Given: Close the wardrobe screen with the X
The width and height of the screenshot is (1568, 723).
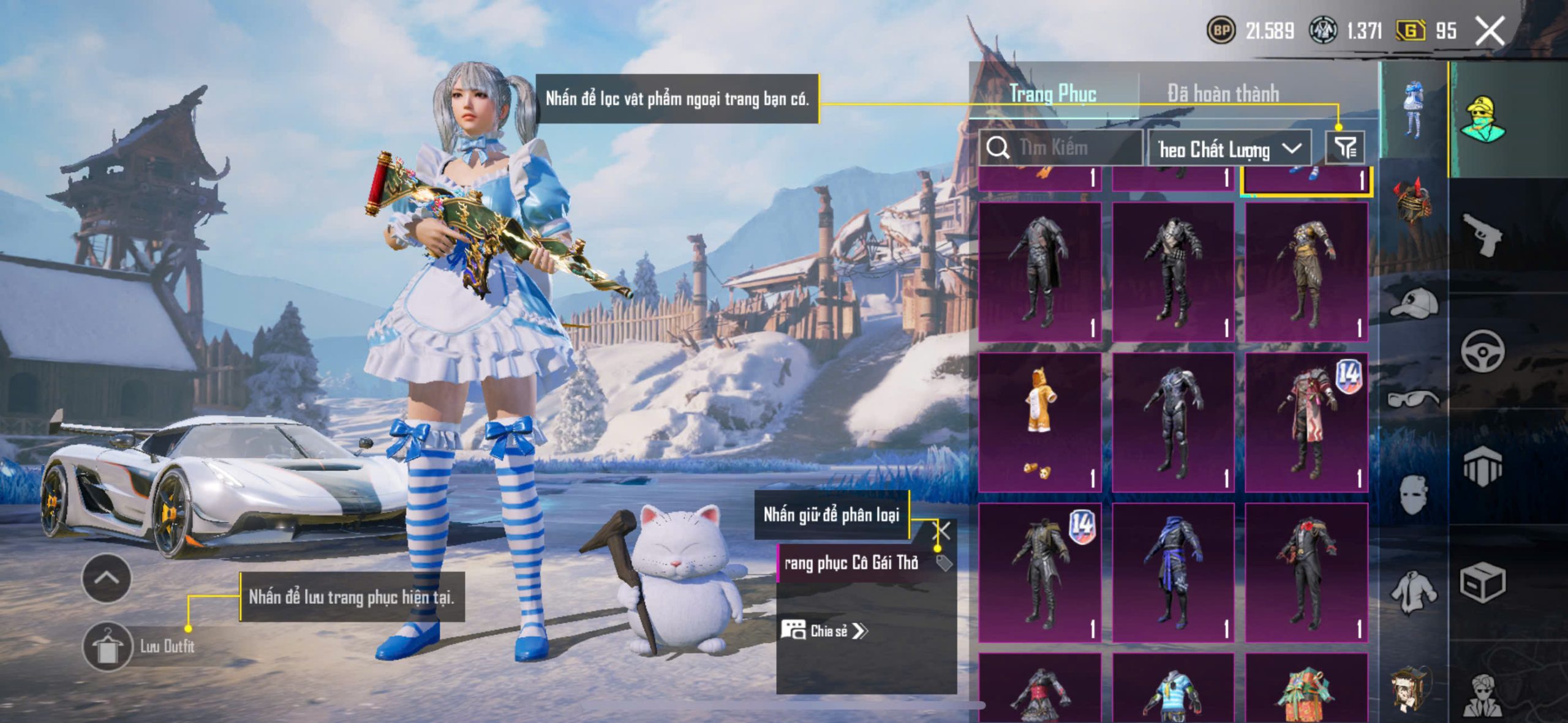Looking at the screenshot, I should [x=1490, y=31].
